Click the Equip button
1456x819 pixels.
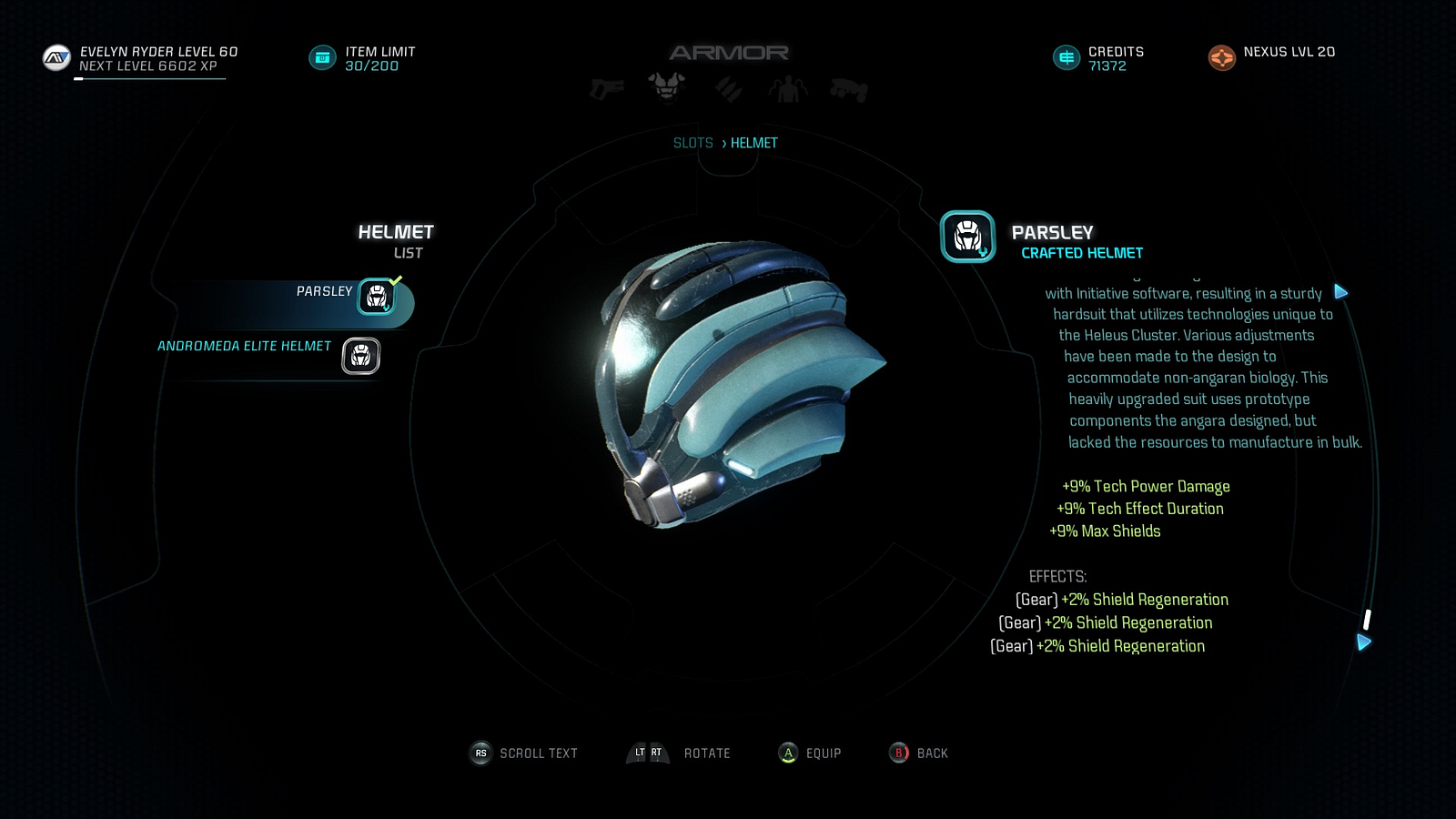810,753
